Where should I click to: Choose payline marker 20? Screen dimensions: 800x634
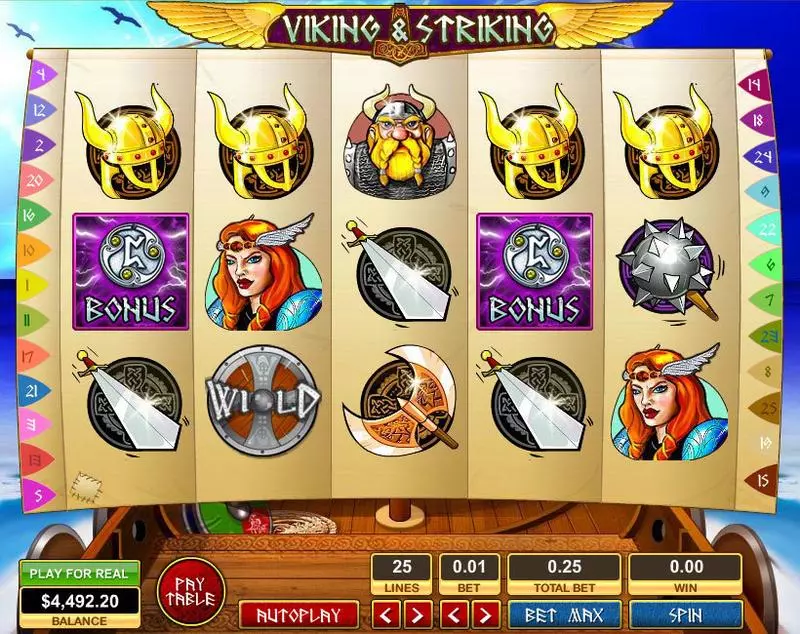pyautogui.click(x=36, y=181)
